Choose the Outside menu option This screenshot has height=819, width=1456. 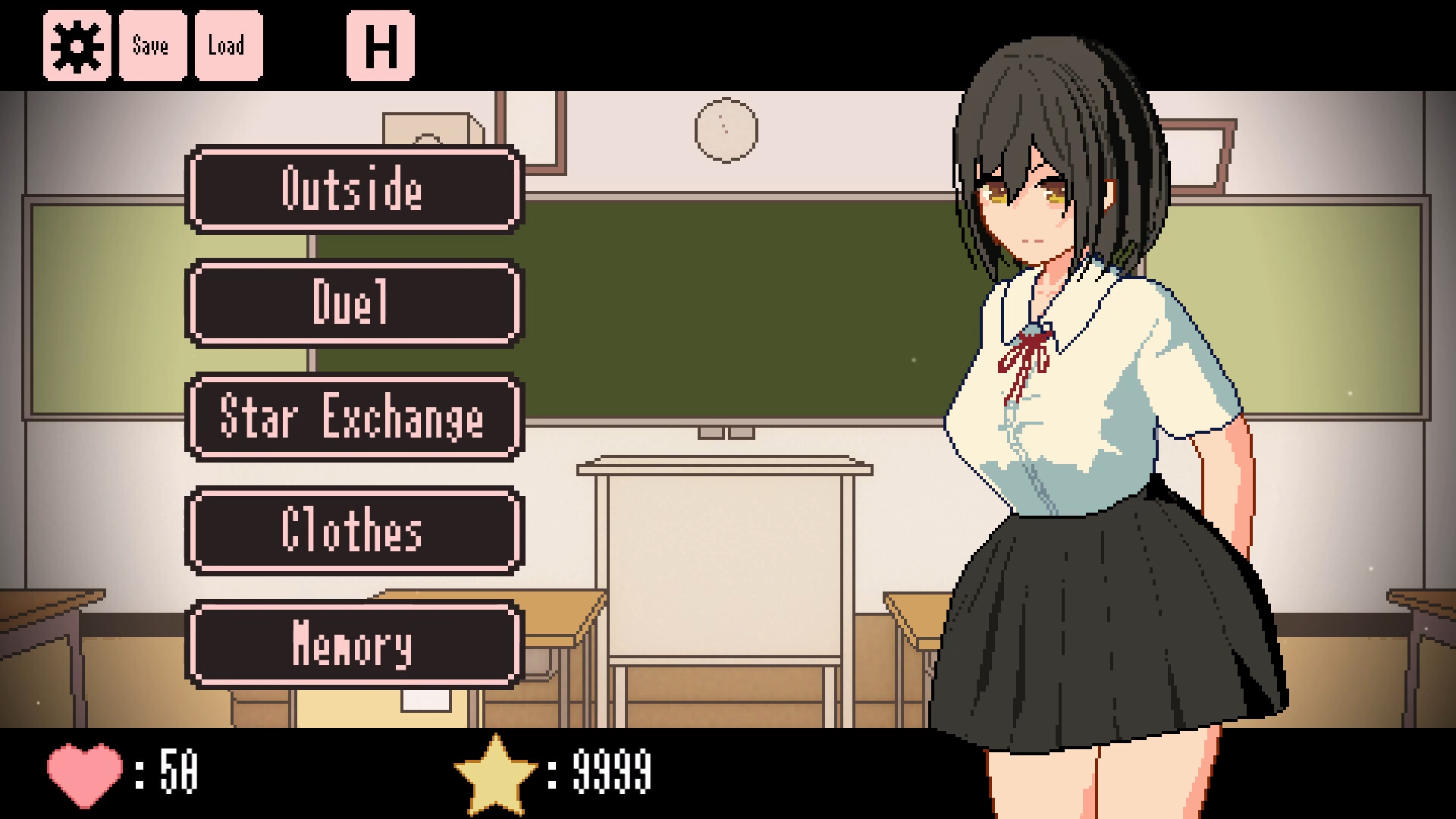click(353, 189)
